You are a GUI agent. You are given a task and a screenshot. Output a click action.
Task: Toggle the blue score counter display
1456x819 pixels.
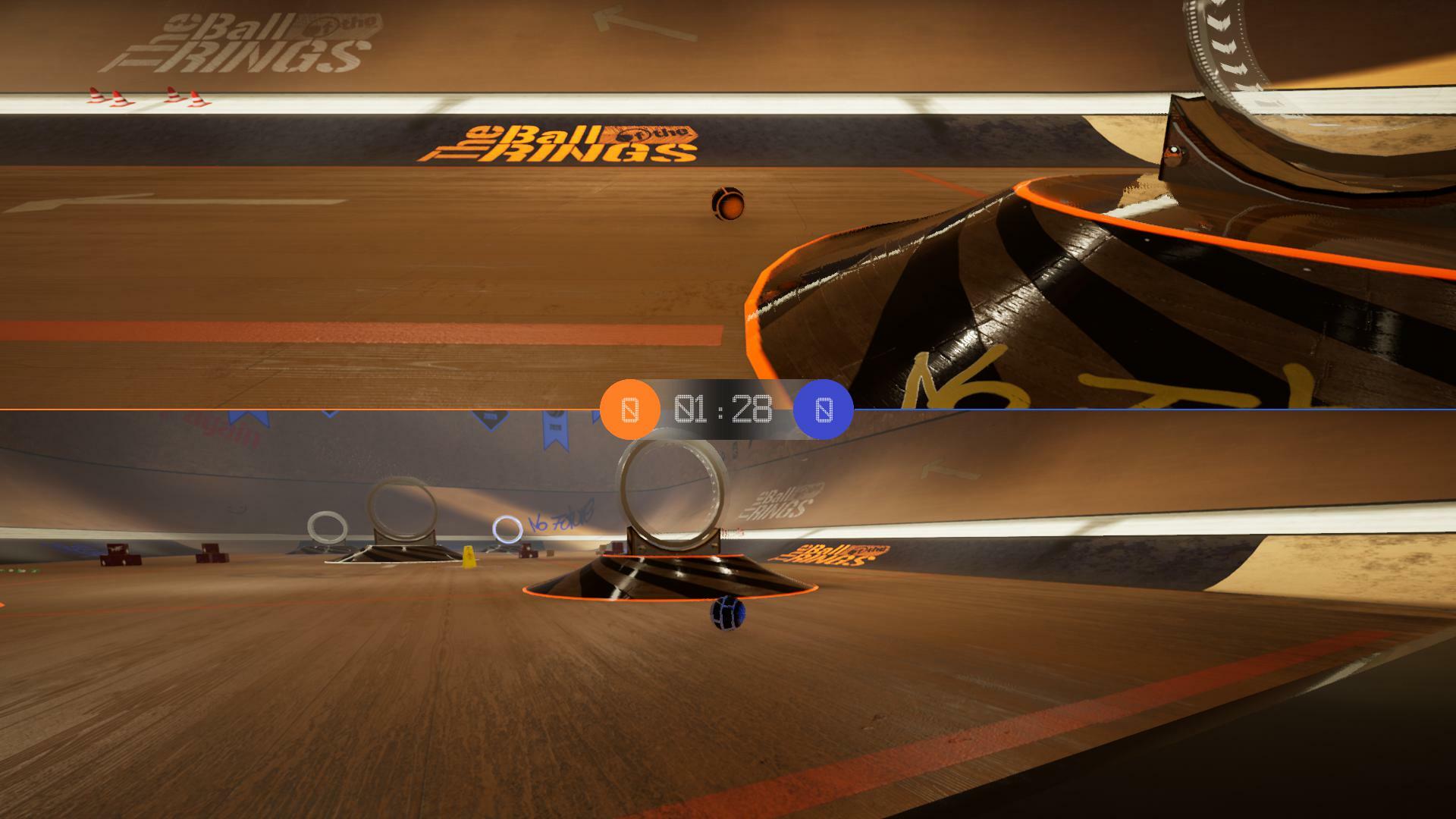click(823, 409)
